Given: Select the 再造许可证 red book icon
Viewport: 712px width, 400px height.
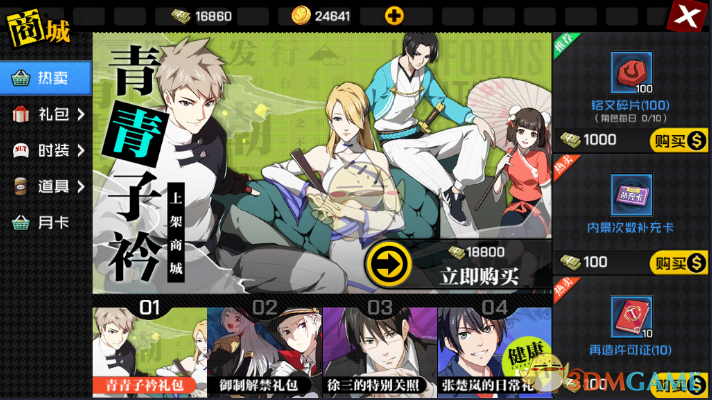Looking at the screenshot, I should pyautogui.click(x=631, y=320).
